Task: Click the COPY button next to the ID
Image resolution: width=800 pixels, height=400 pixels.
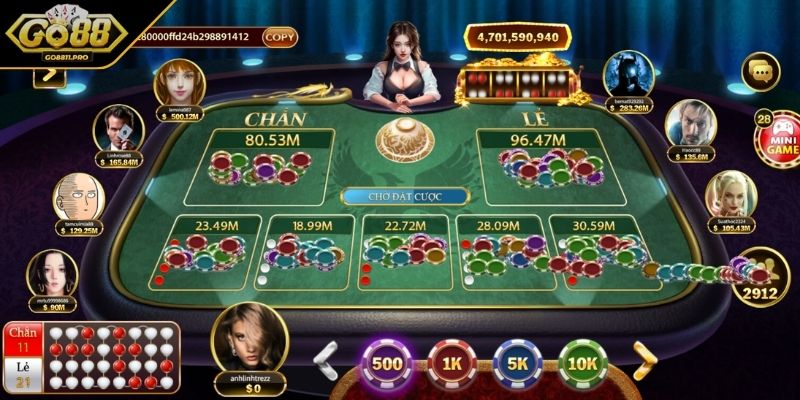Action: point(280,36)
